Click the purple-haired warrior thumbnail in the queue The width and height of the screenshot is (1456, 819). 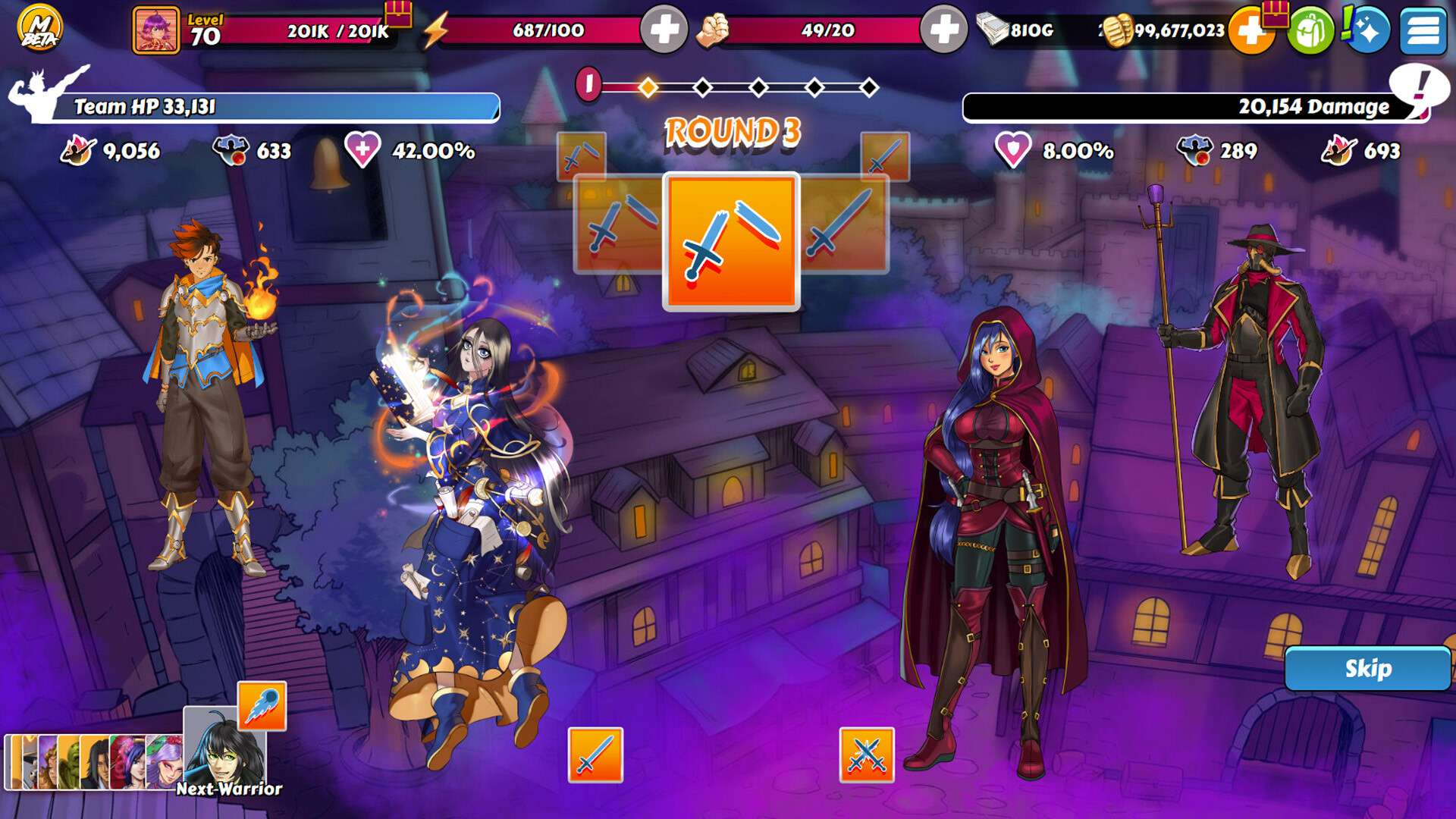pyautogui.click(x=164, y=762)
